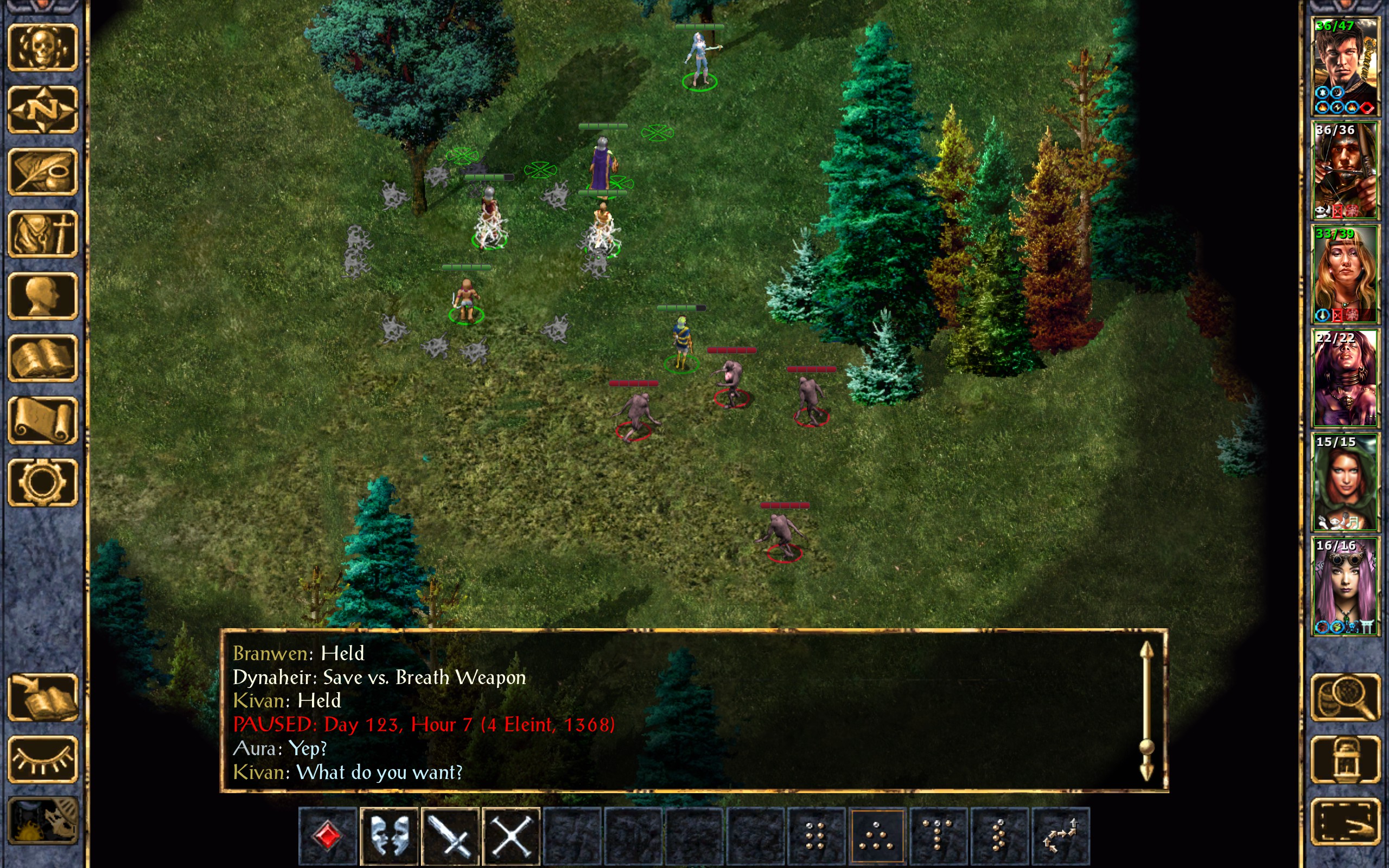Activate the red gem guard action
This screenshot has width=1389, height=868.
coord(328,835)
